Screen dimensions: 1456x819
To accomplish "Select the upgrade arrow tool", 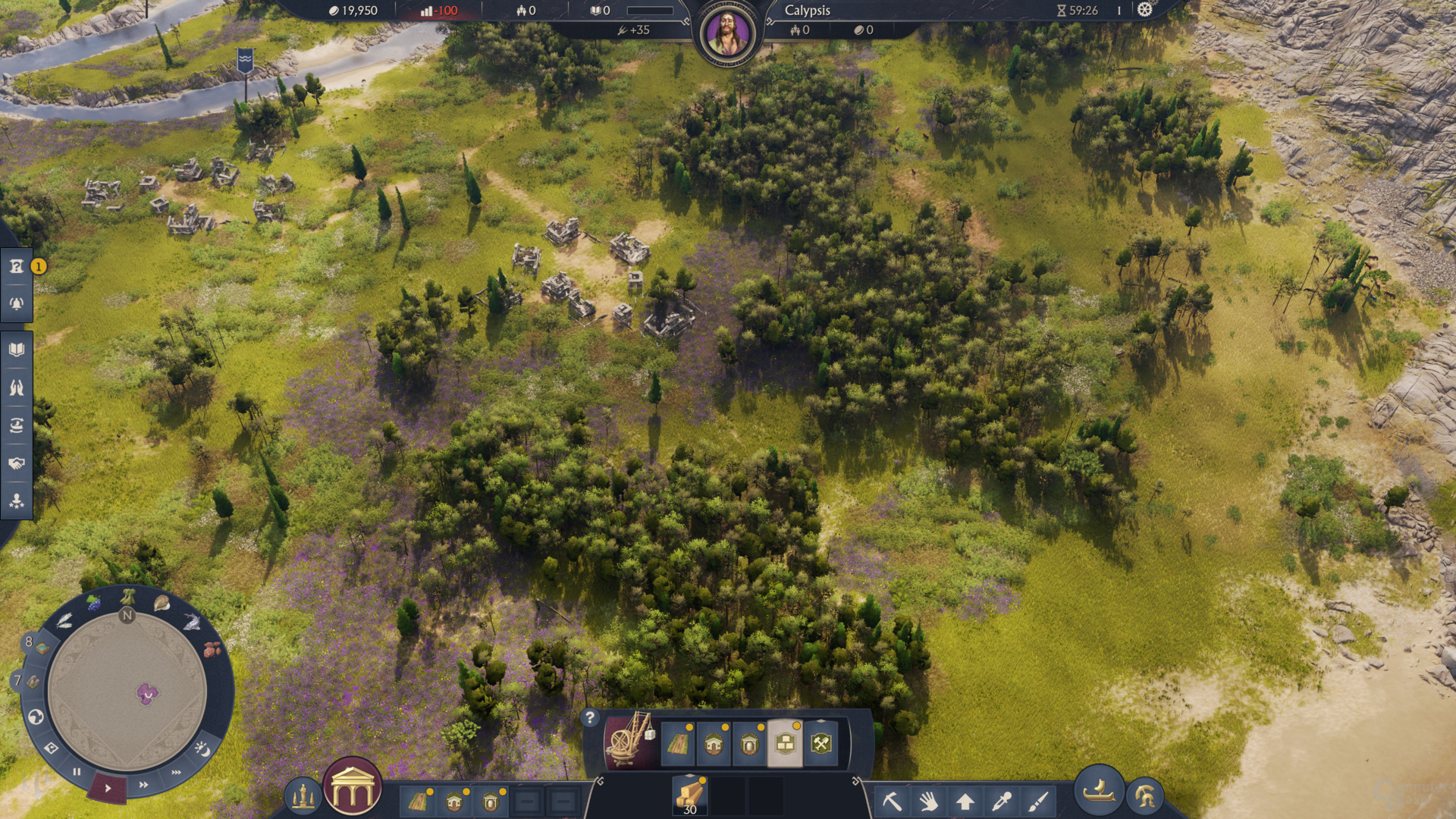I will 965,801.
